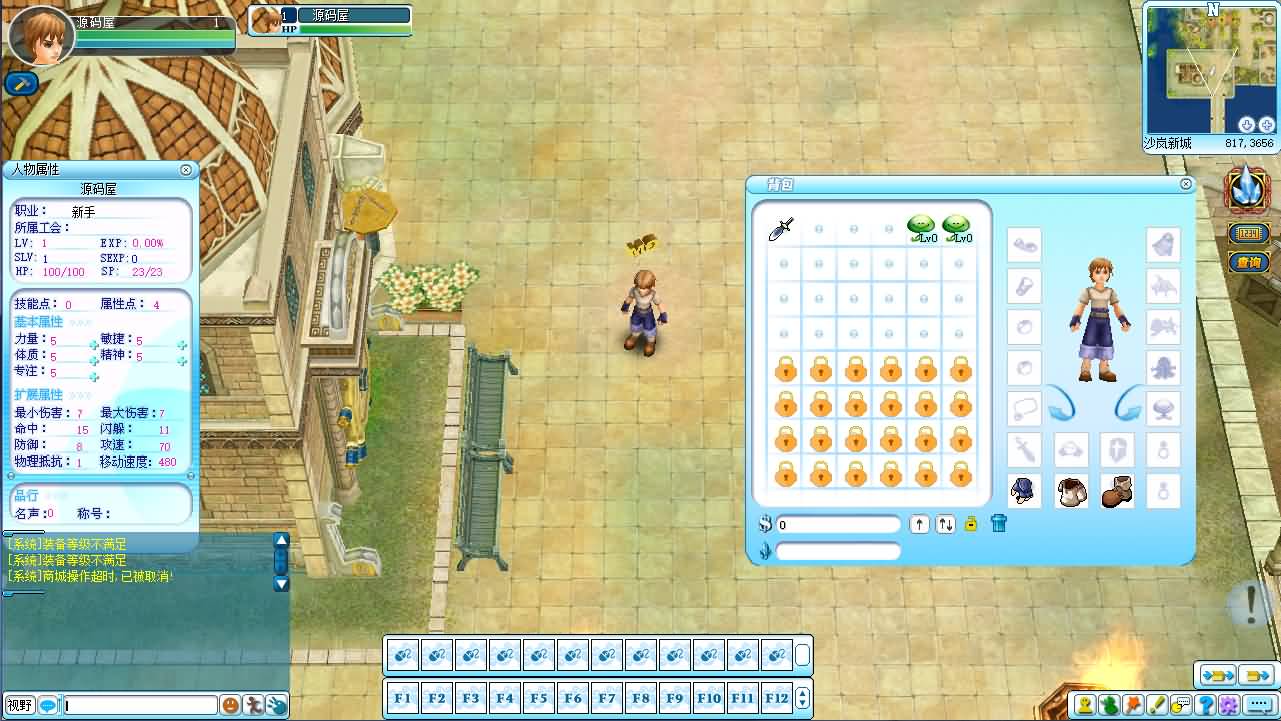Expand the 基本属性 attribute section
Viewport: 1281px width, 721px height.
coord(39,322)
